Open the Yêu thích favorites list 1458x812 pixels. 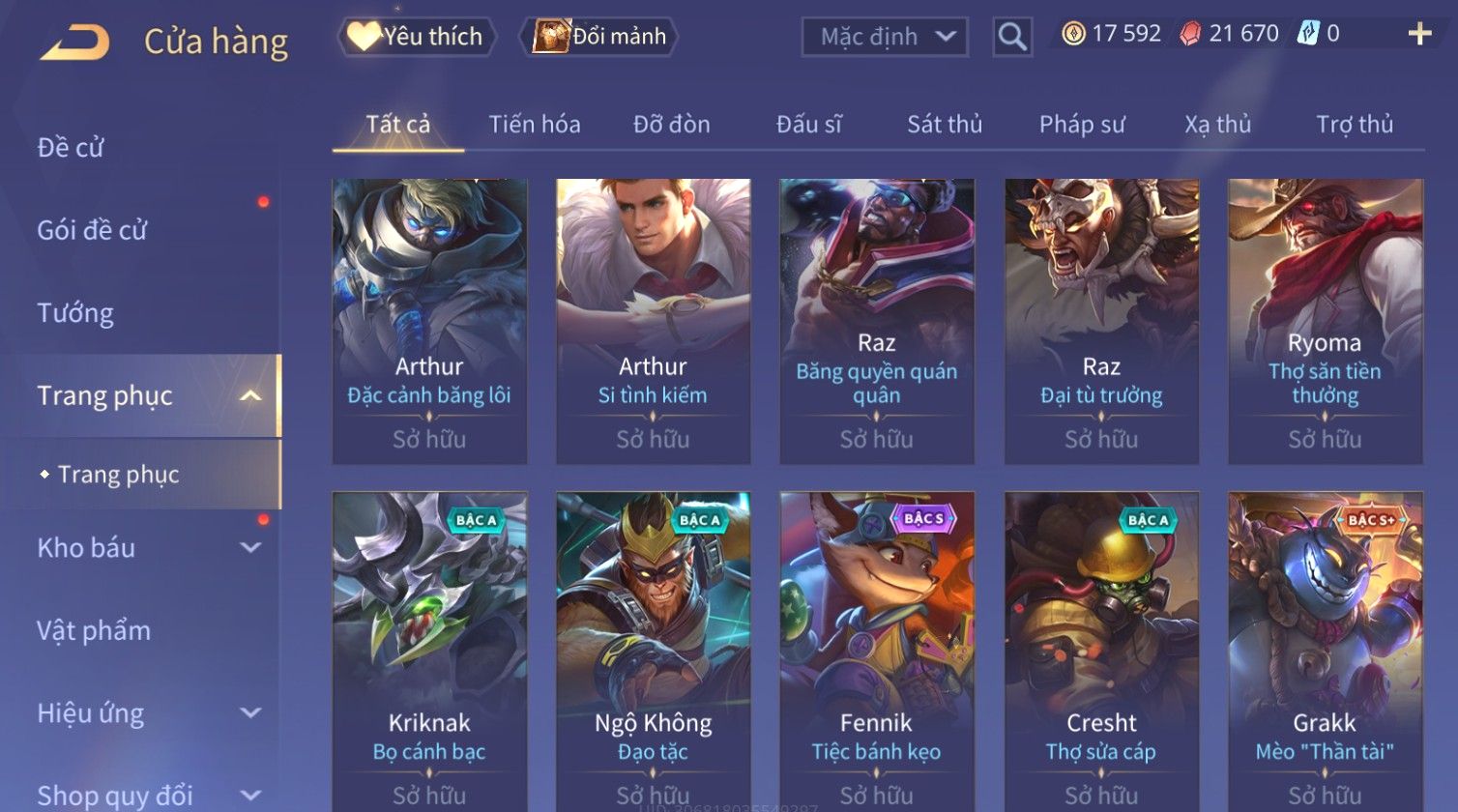pyautogui.click(x=417, y=37)
